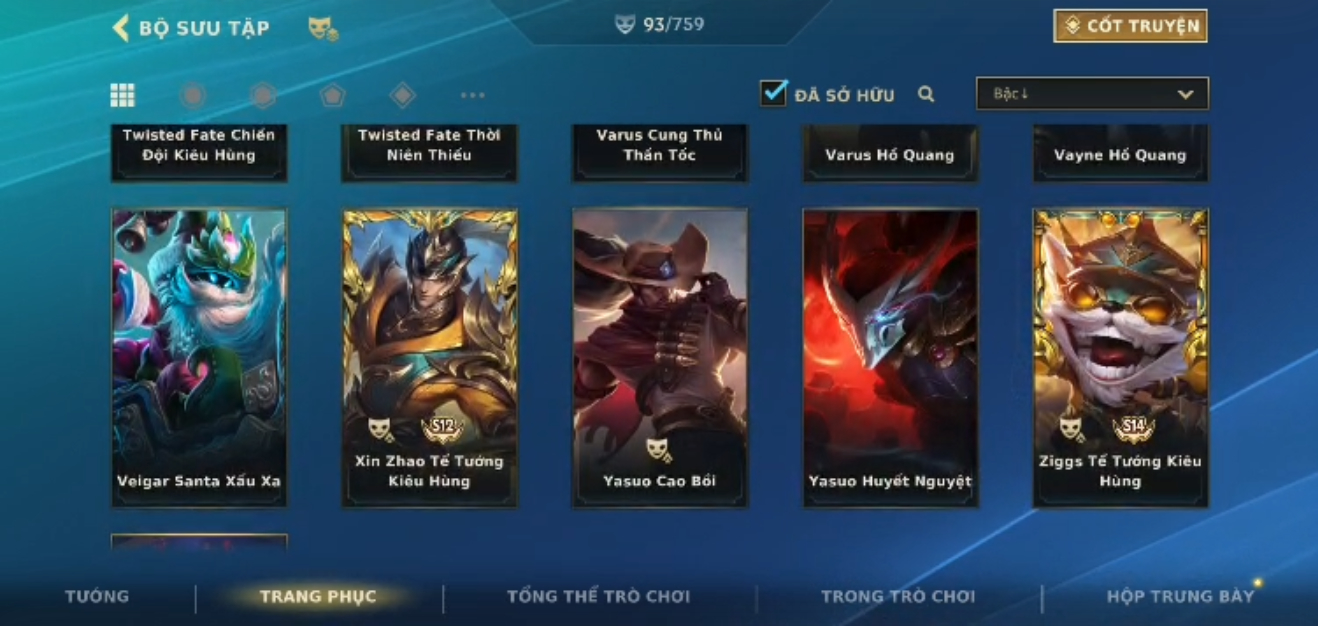Click the gold masks icon beside title

click(x=322, y=29)
